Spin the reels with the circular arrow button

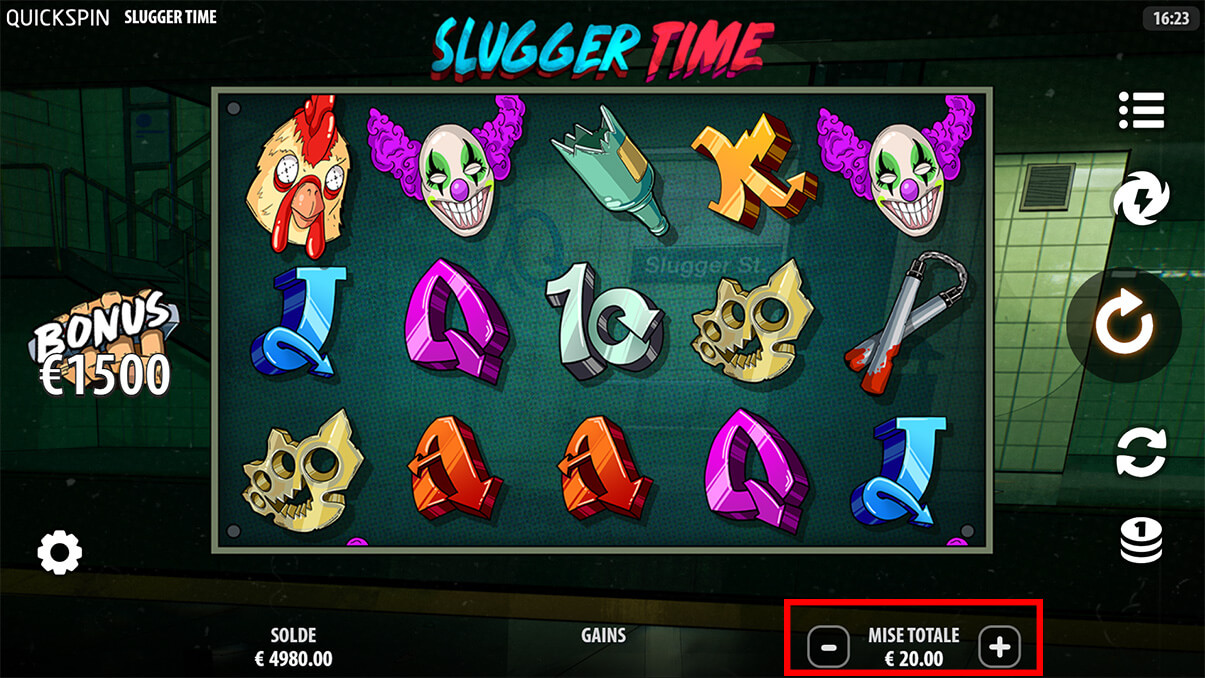click(x=1125, y=324)
